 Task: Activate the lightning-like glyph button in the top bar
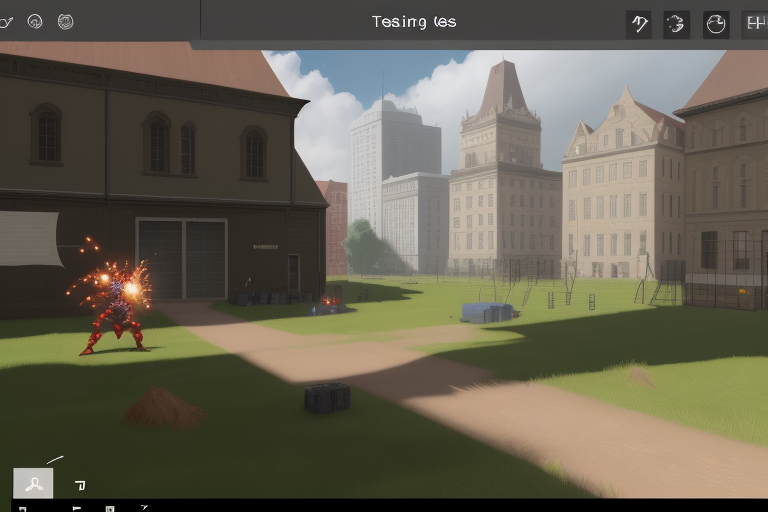pyautogui.click(x=639, y=24)
